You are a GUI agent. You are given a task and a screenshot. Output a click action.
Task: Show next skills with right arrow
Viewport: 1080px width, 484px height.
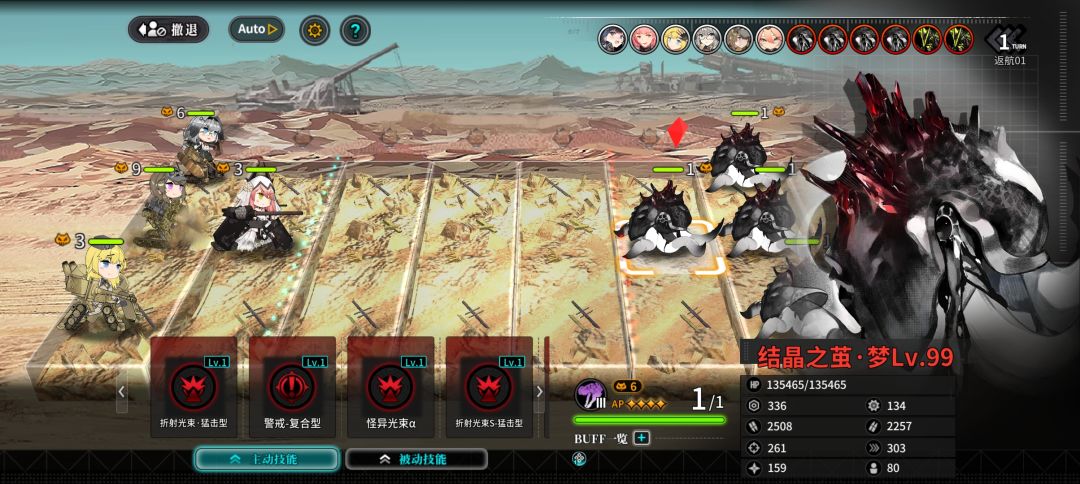point(540,391)
